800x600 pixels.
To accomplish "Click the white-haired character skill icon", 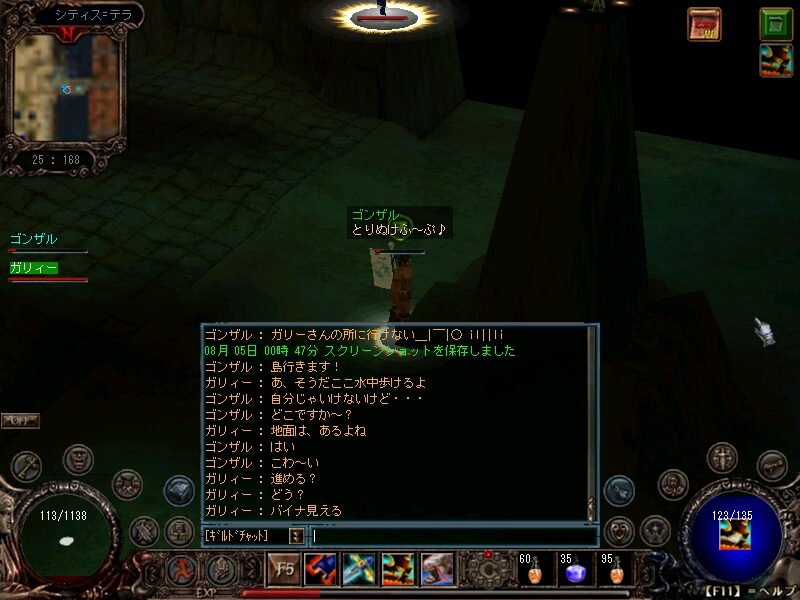I will click(437, 570).
